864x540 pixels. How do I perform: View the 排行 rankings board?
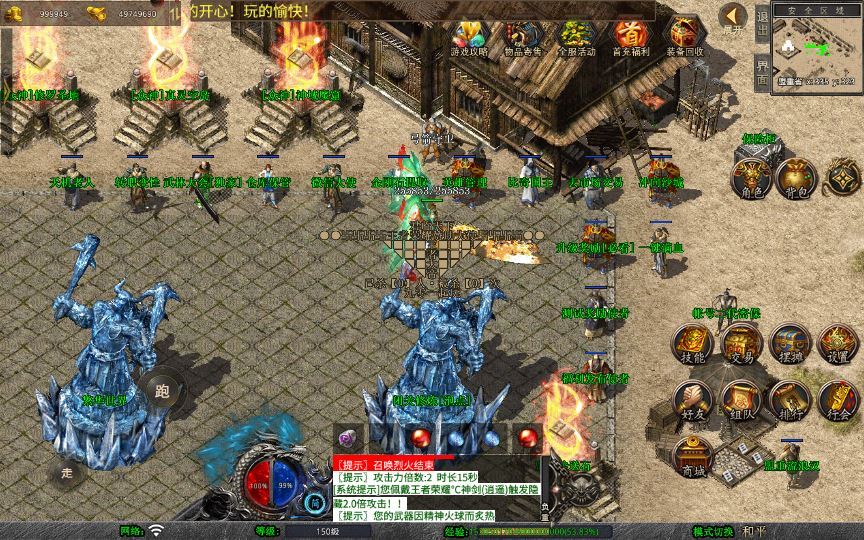tap(789, 399)
